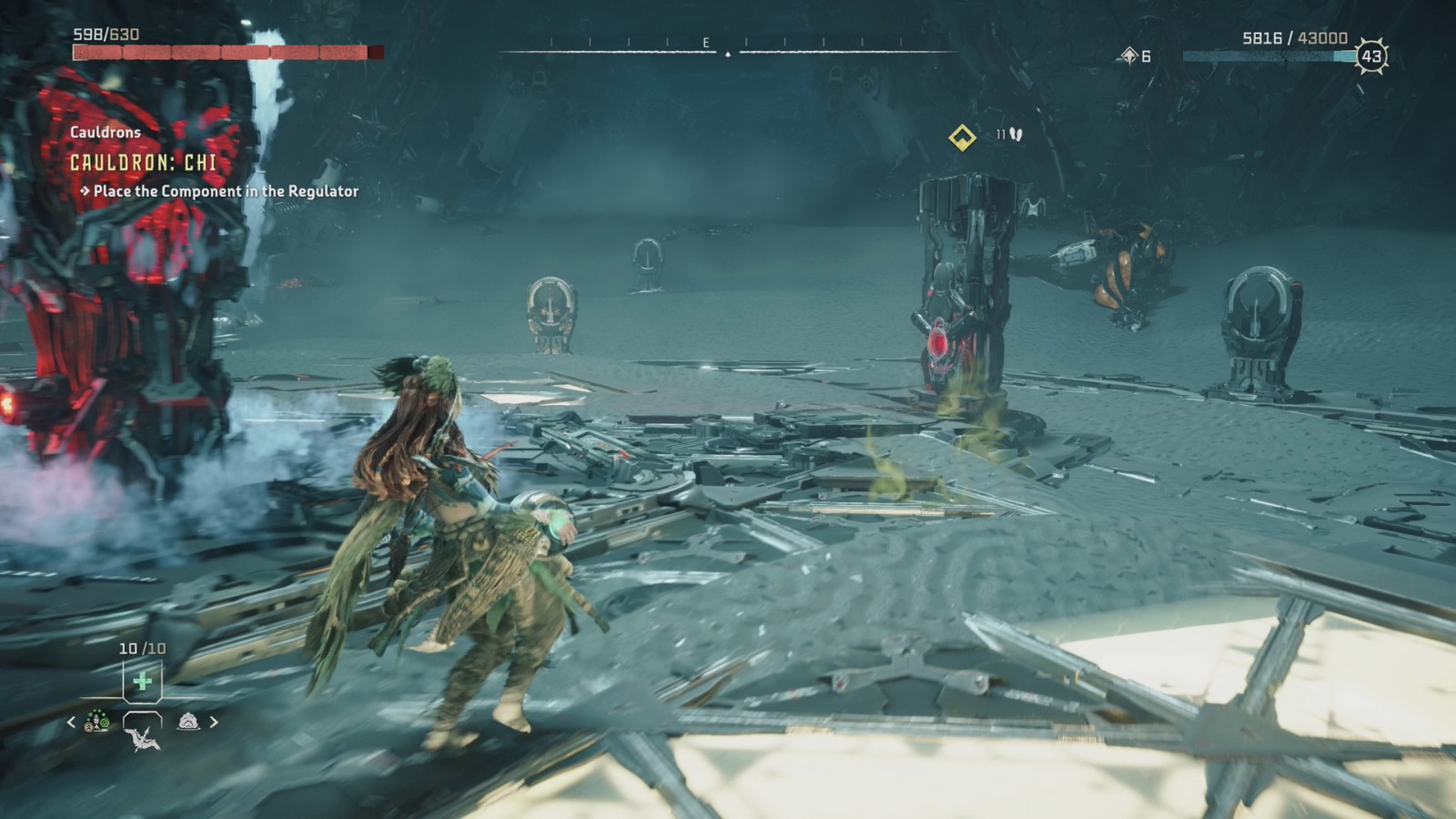Cycle hotbar with the left arrow
This screenshot has width=1456, height=819.
(71, 723)
